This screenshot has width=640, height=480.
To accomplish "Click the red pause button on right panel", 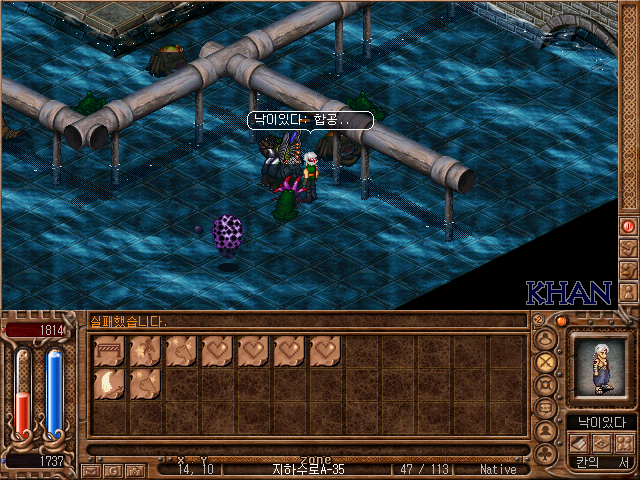I will click(629, 226).
